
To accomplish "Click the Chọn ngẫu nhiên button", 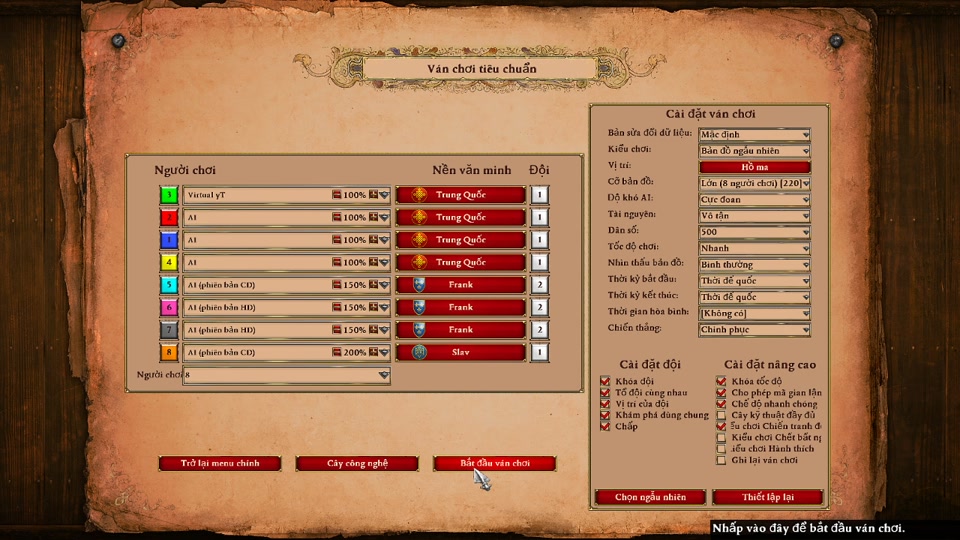I will tap(650, 497).
